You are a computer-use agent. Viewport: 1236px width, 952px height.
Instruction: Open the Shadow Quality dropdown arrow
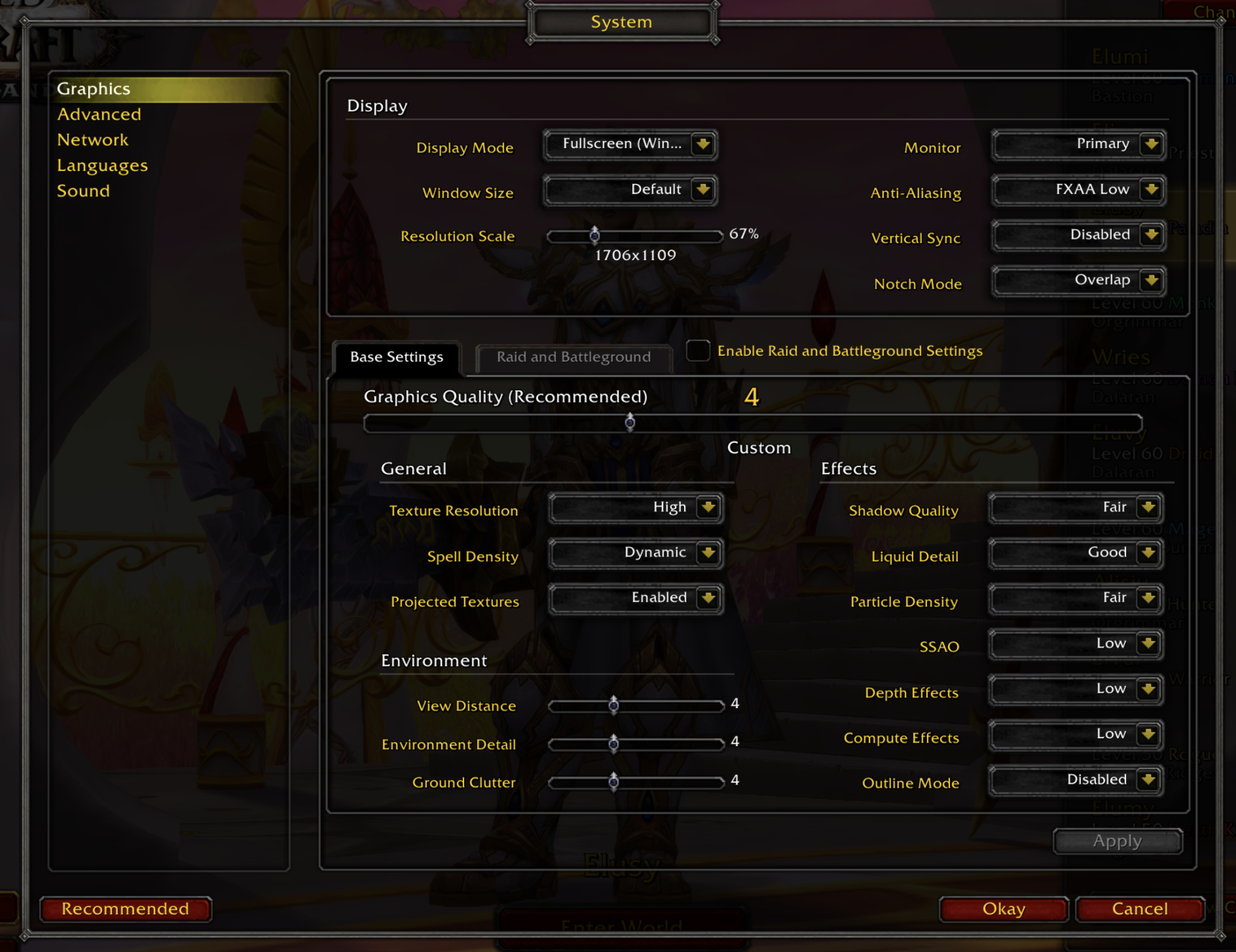coord(1148,508)
